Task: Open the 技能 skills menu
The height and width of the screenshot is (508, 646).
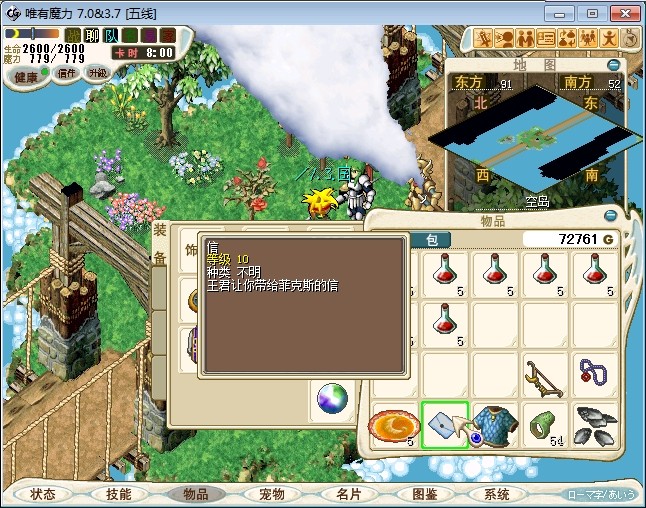Action: (x=119, y=494)
